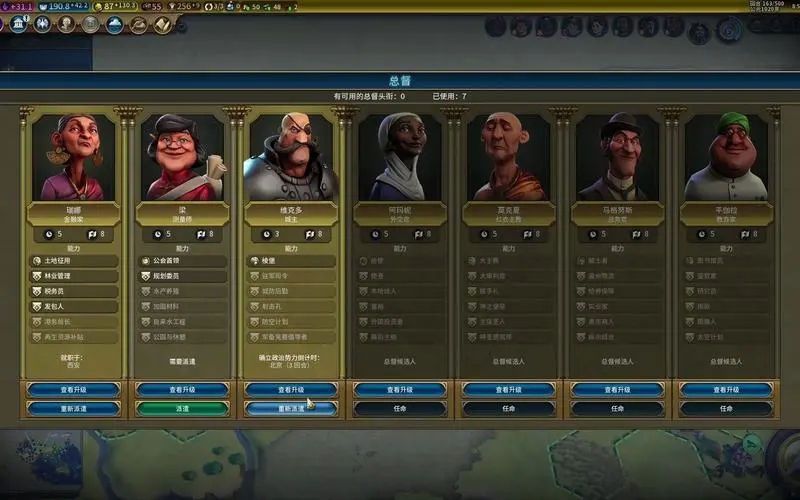Click 查看升级 under governor 瑞娜

74,389
